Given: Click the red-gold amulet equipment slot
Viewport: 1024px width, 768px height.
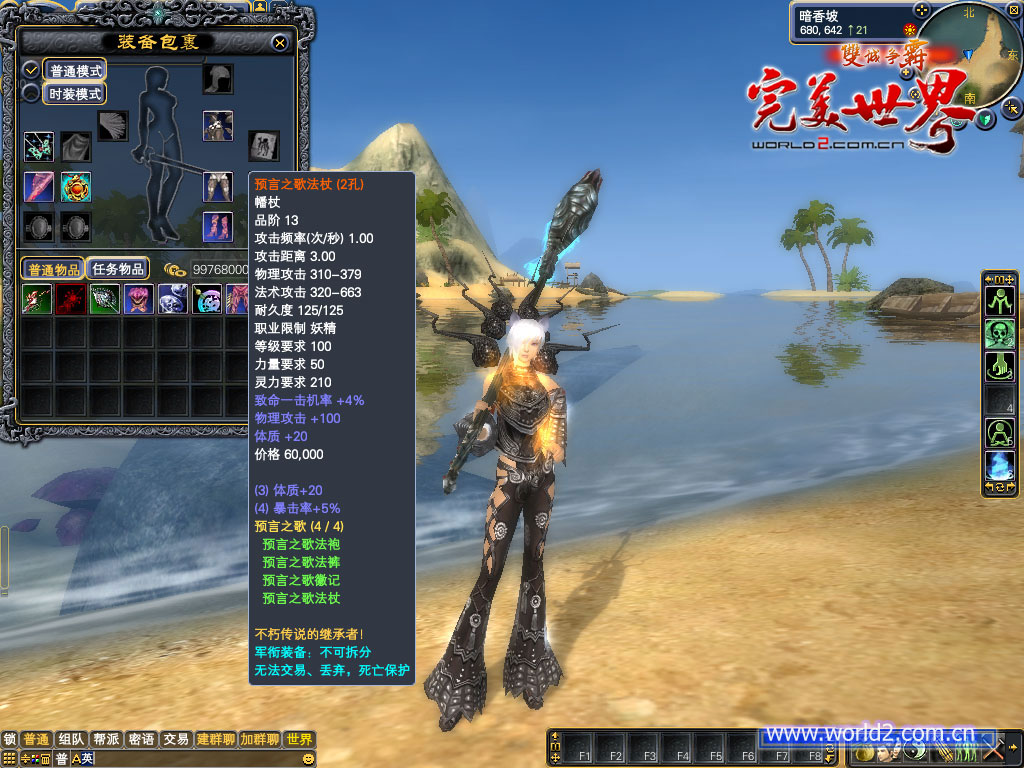Looking at the screenshot, I should tap(76, 186).
